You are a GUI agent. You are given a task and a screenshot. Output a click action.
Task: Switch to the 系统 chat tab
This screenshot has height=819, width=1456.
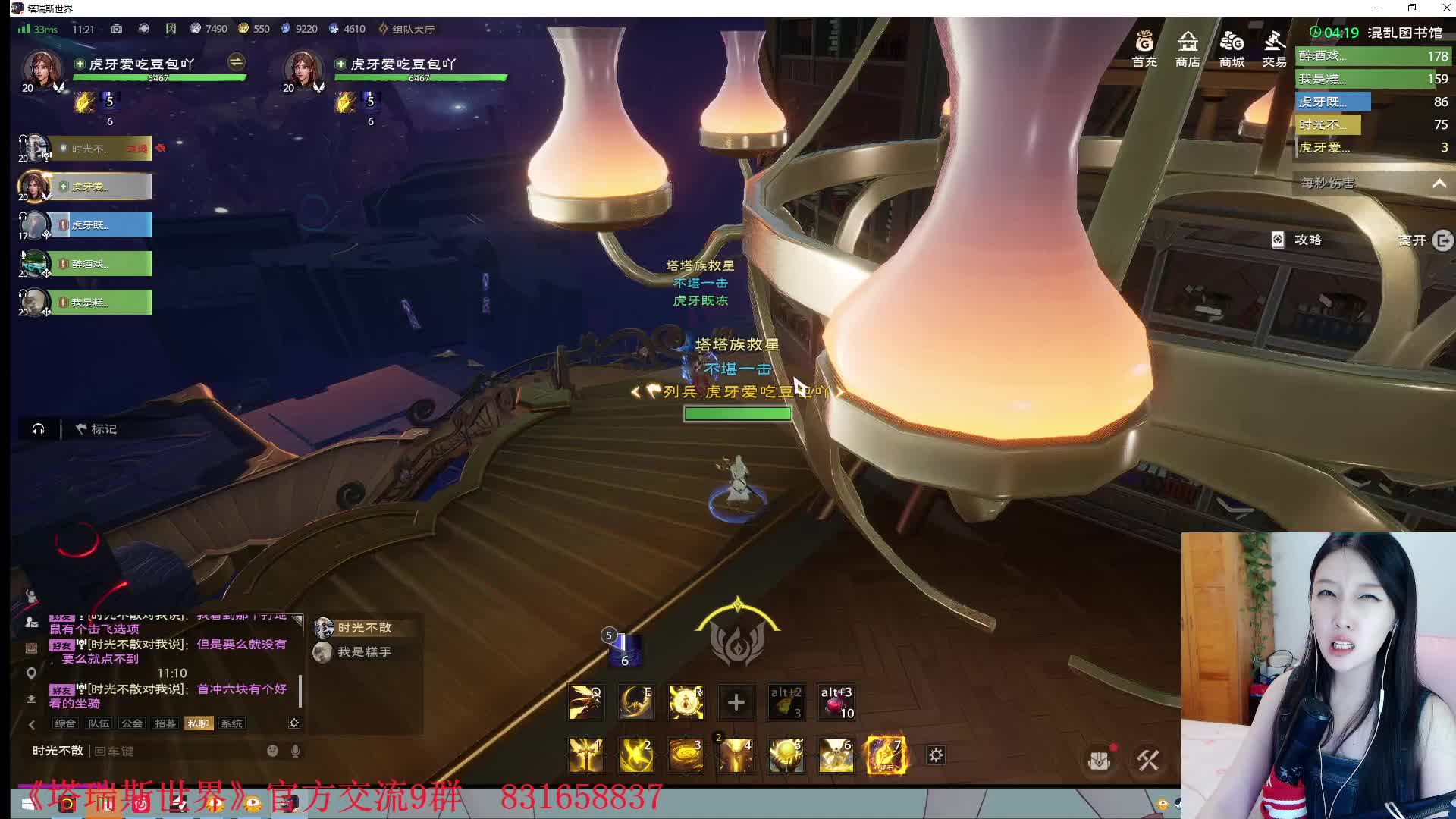click(231, 723)
